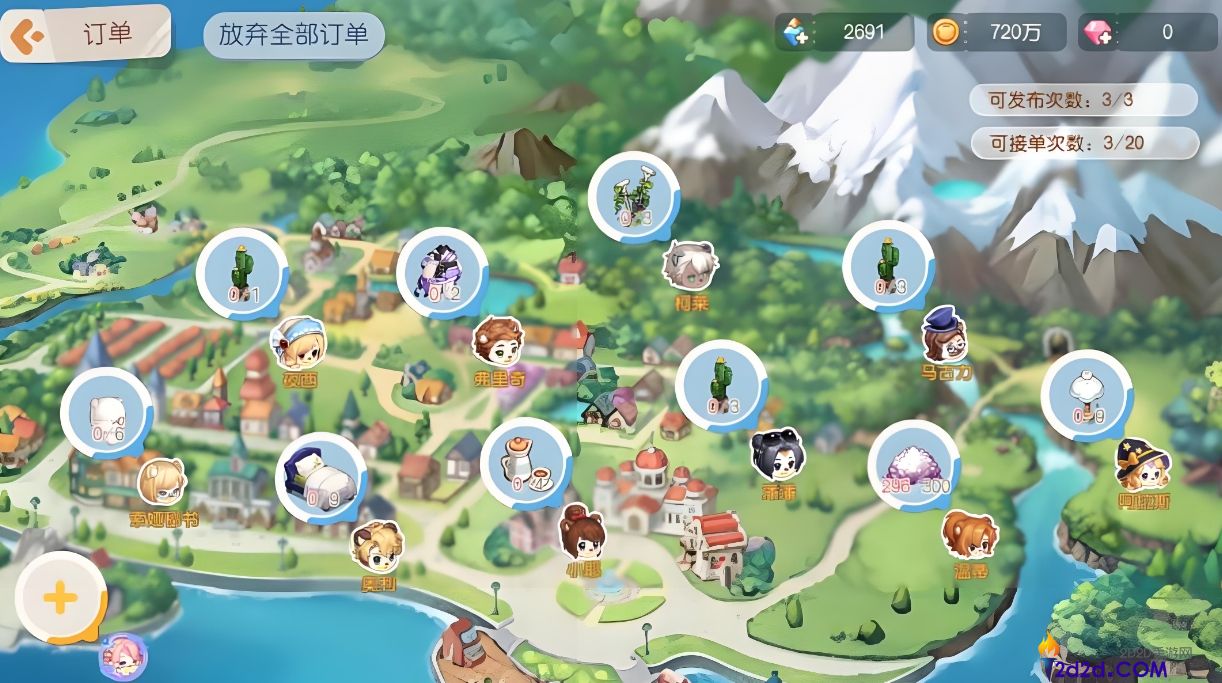Screen dimensions: 1222x683
Task: Open the pink-haired character chat icon
Action: pos(123,656)
